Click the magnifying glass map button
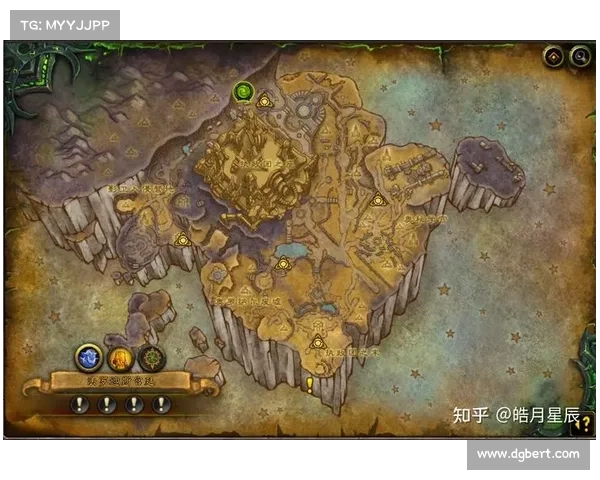Viewport: 600px width, 480px height. click(579, 57)
